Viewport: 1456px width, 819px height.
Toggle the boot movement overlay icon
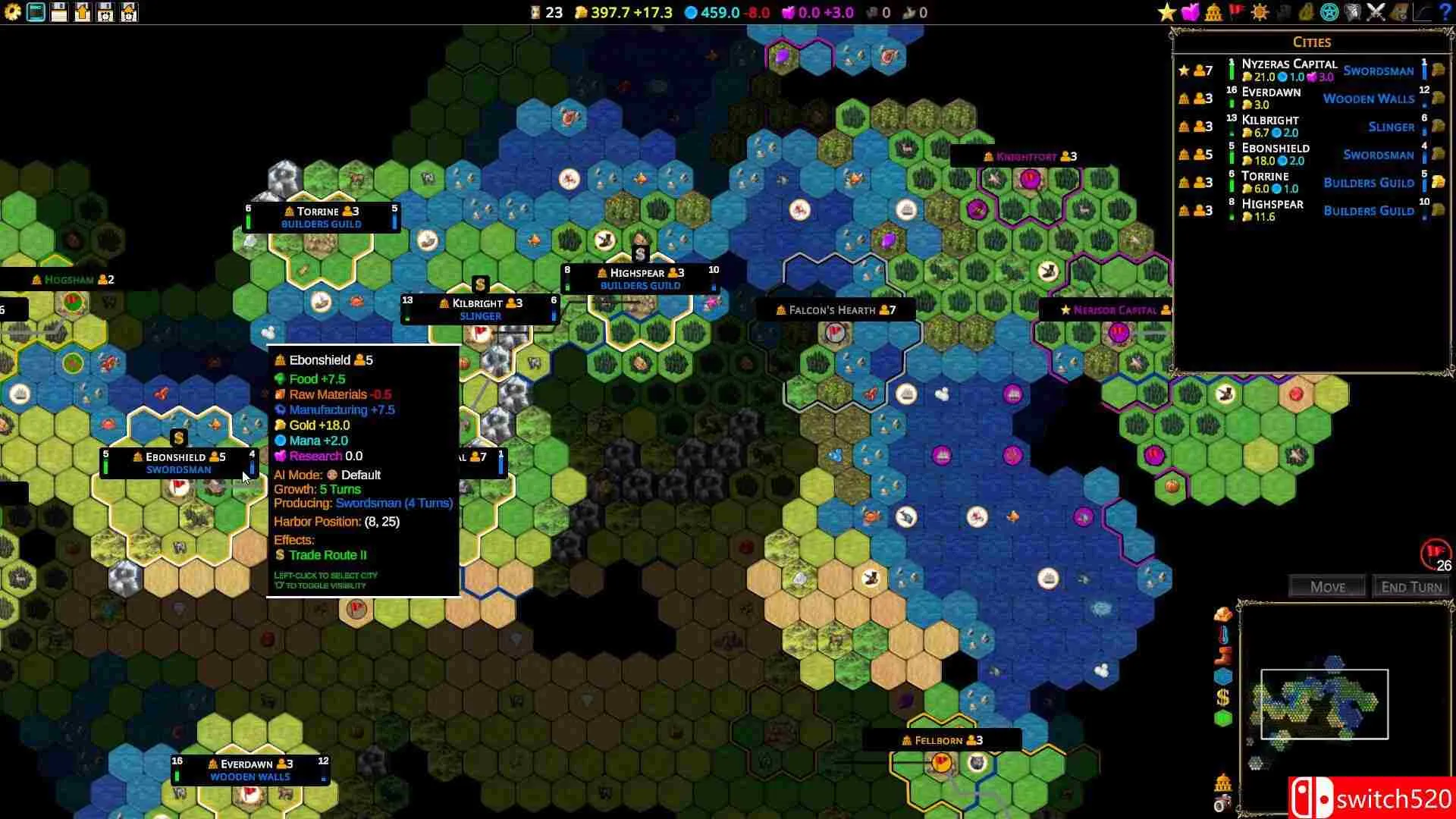(x=1222, y=655)
